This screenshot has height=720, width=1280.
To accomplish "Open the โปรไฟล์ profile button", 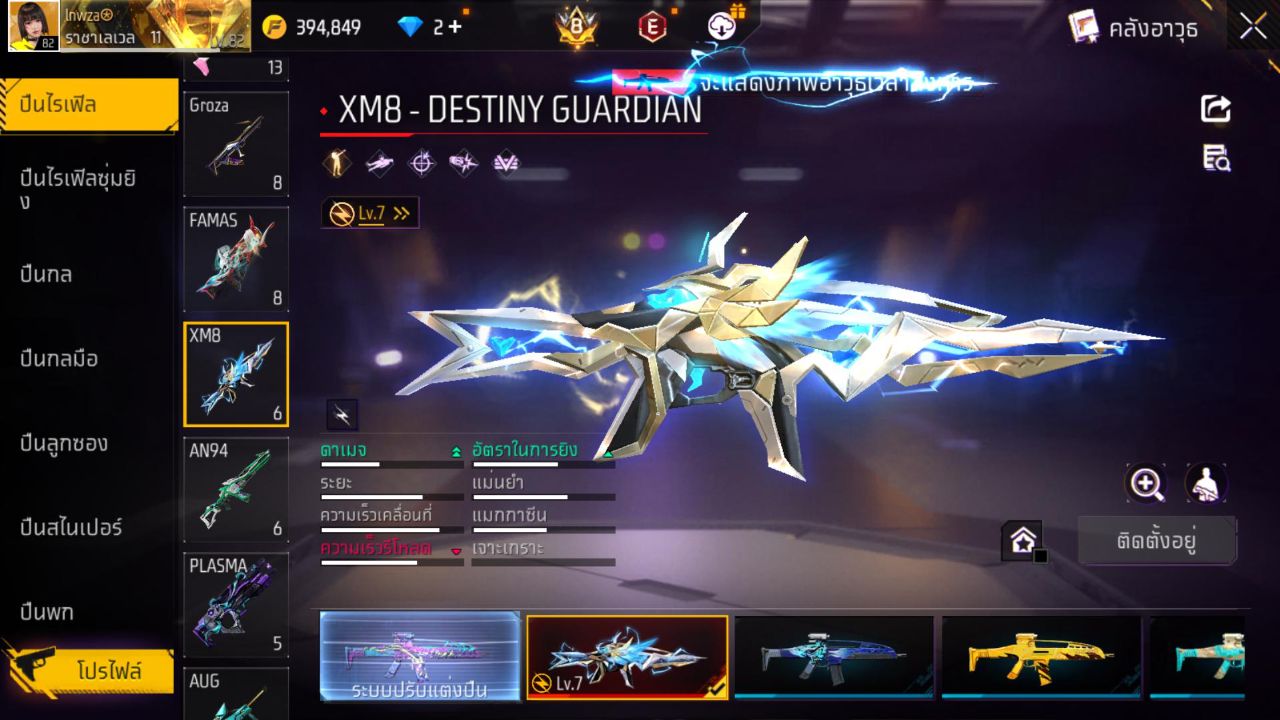I will click(108, 671).
